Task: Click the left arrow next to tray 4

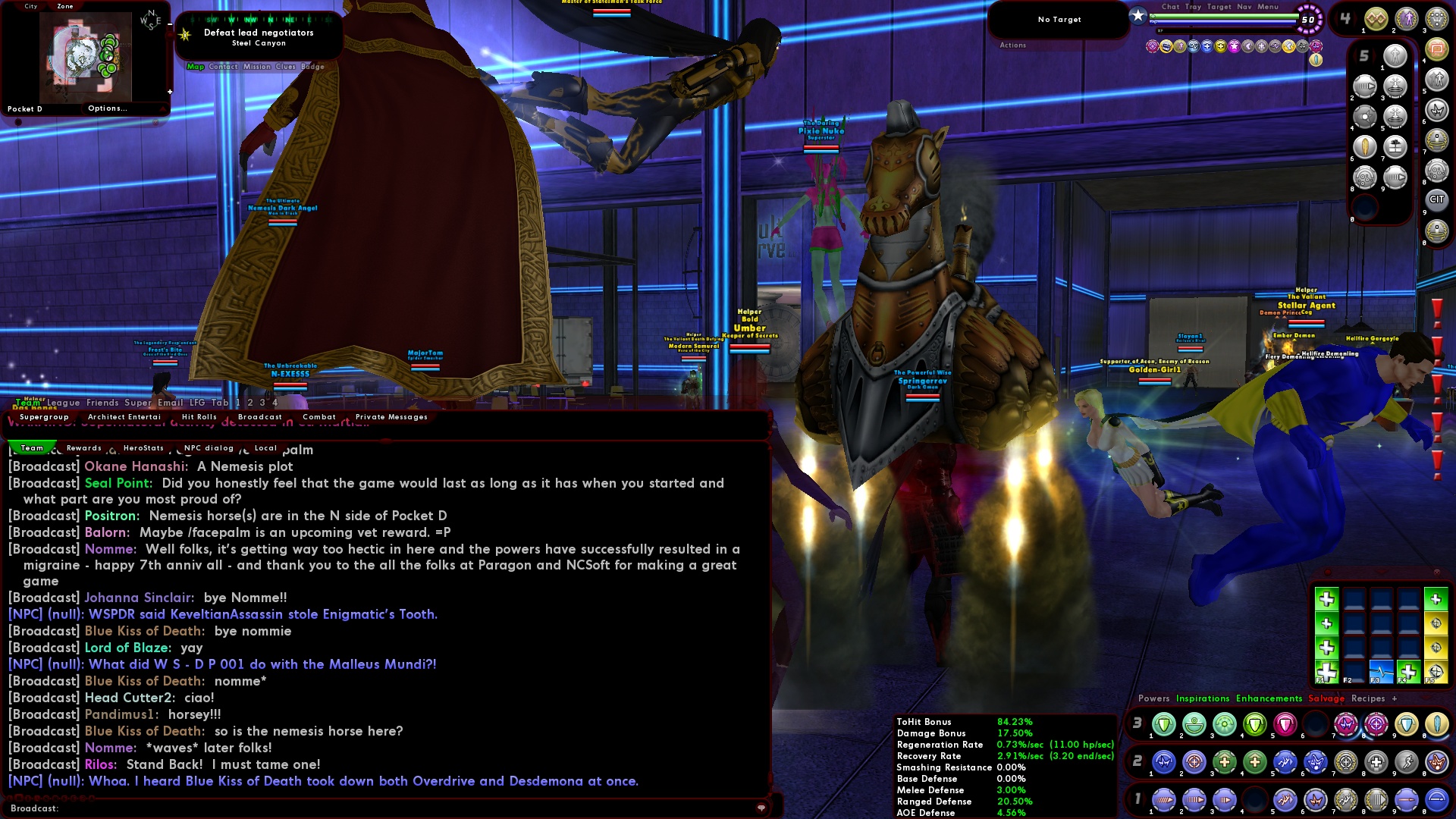Action: click(x=1336, y=17)
